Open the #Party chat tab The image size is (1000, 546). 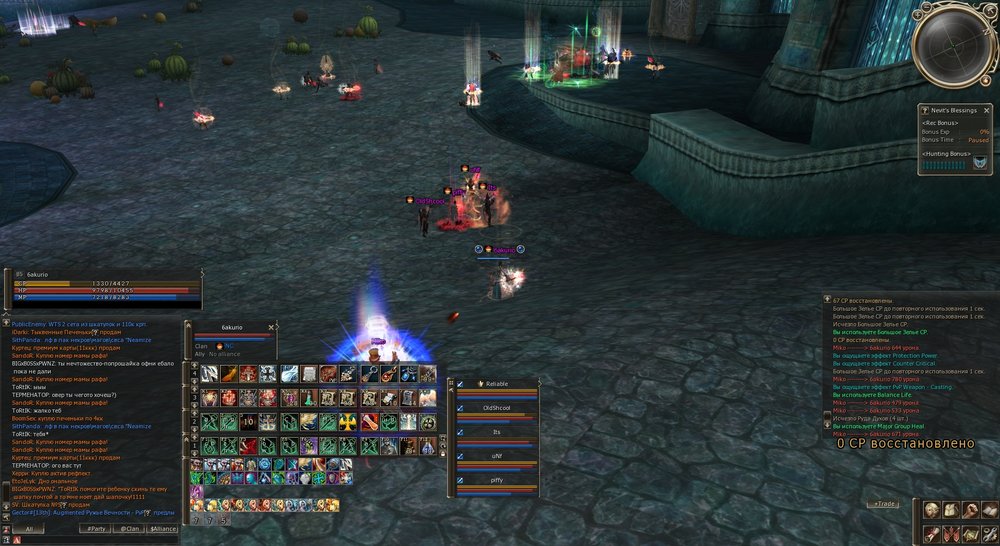[97, 528]
